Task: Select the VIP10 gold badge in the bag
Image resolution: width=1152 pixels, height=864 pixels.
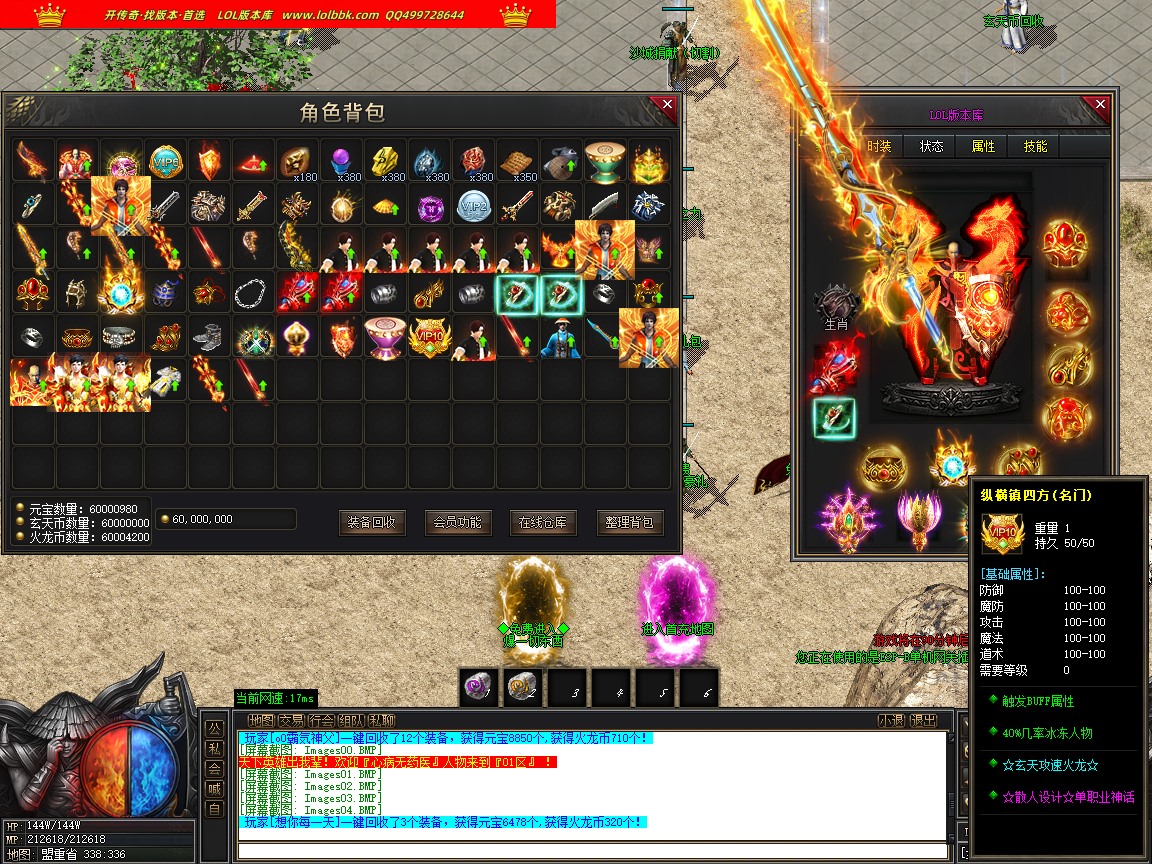Action: pyautogui.click(x=430, y=338)
